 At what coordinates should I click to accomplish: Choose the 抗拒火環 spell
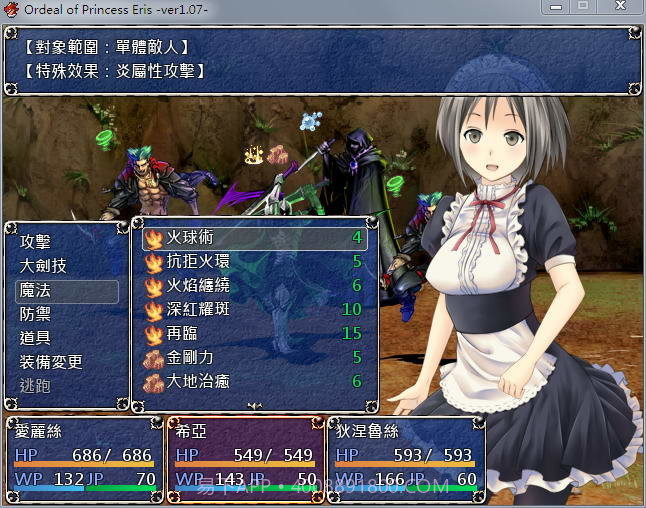point(254,262)
